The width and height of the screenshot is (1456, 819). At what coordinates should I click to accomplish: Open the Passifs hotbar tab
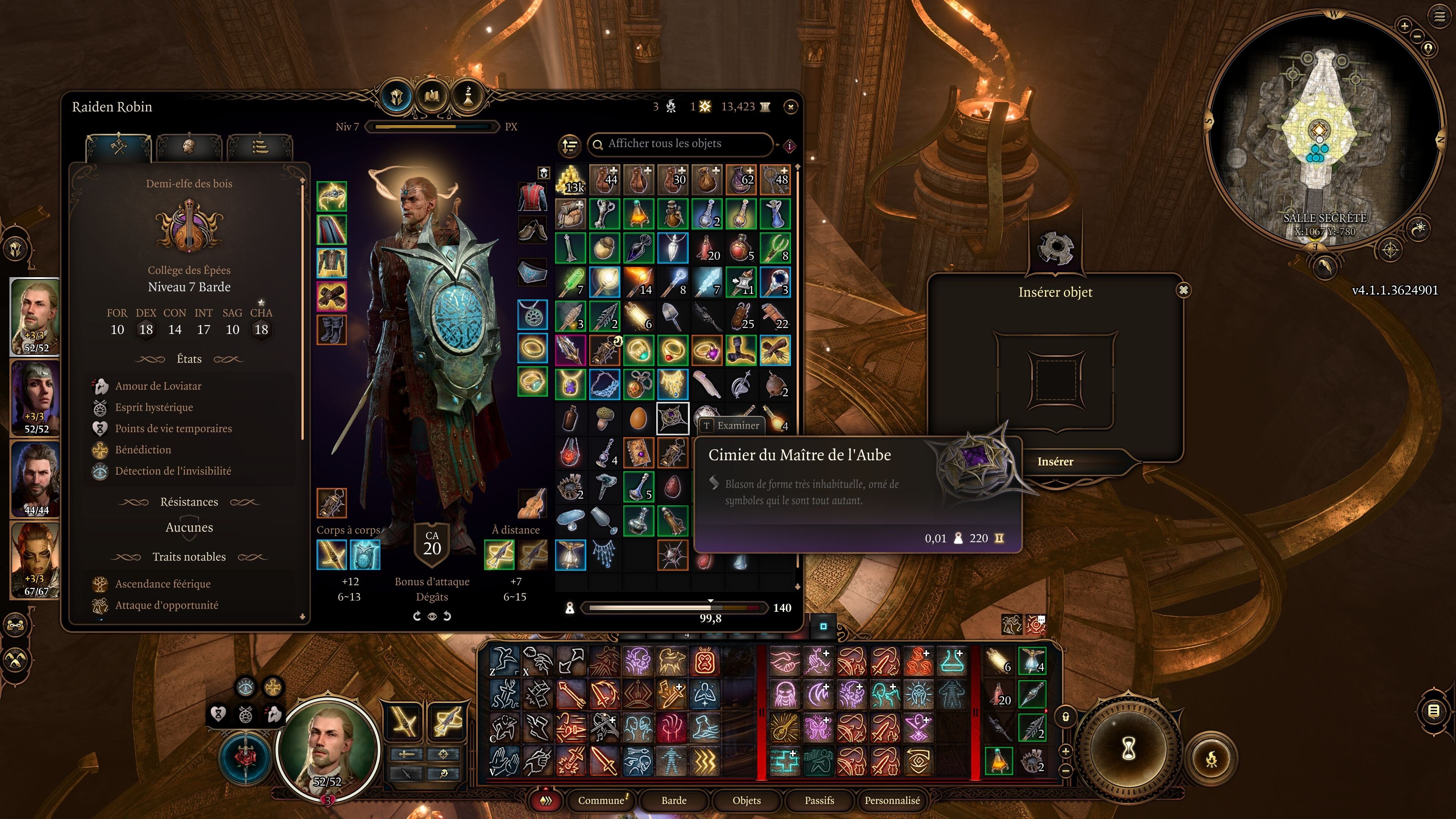click(819, 800)
